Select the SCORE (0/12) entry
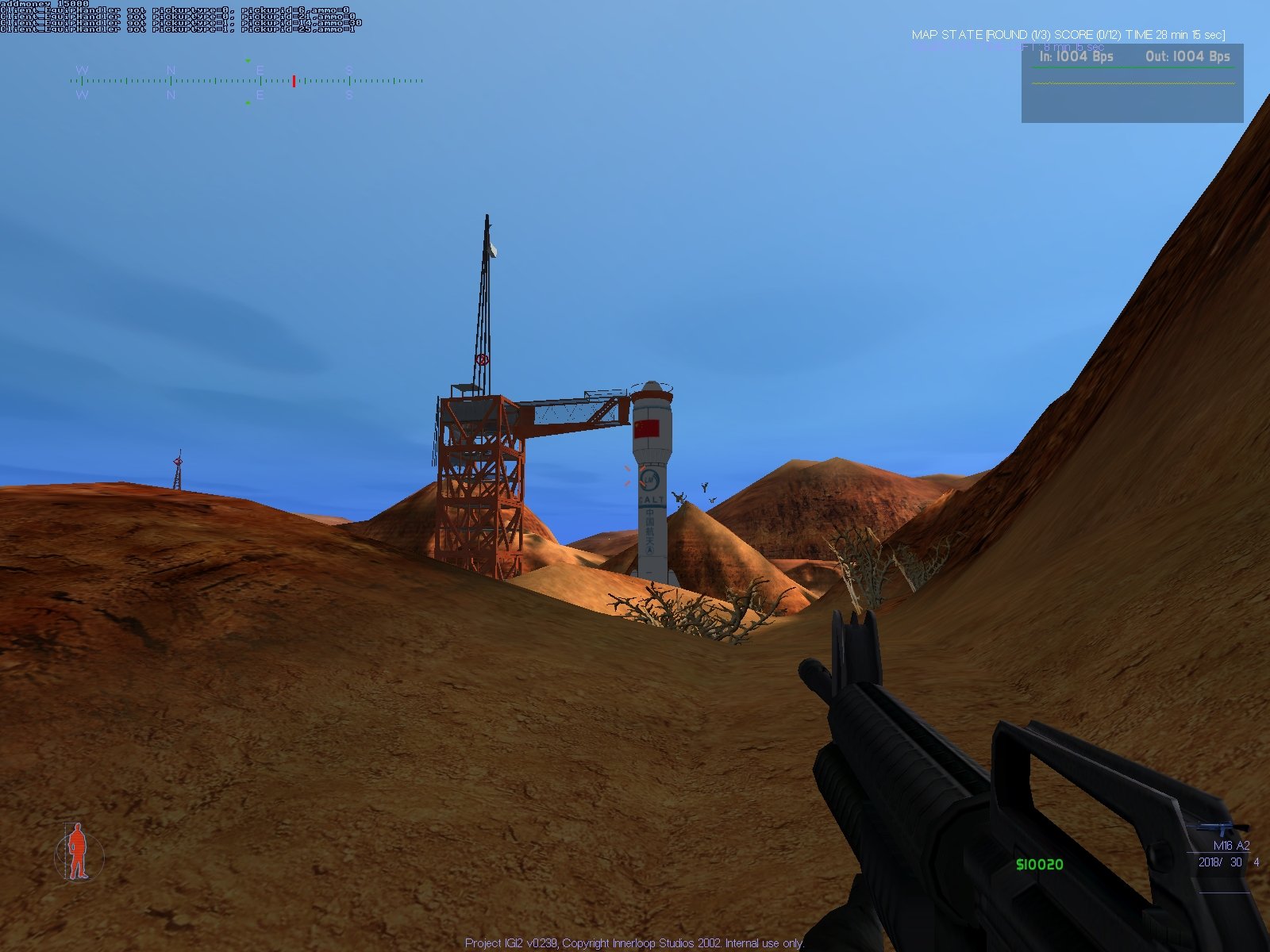 pyautogui.click(x=1088, y=35)
